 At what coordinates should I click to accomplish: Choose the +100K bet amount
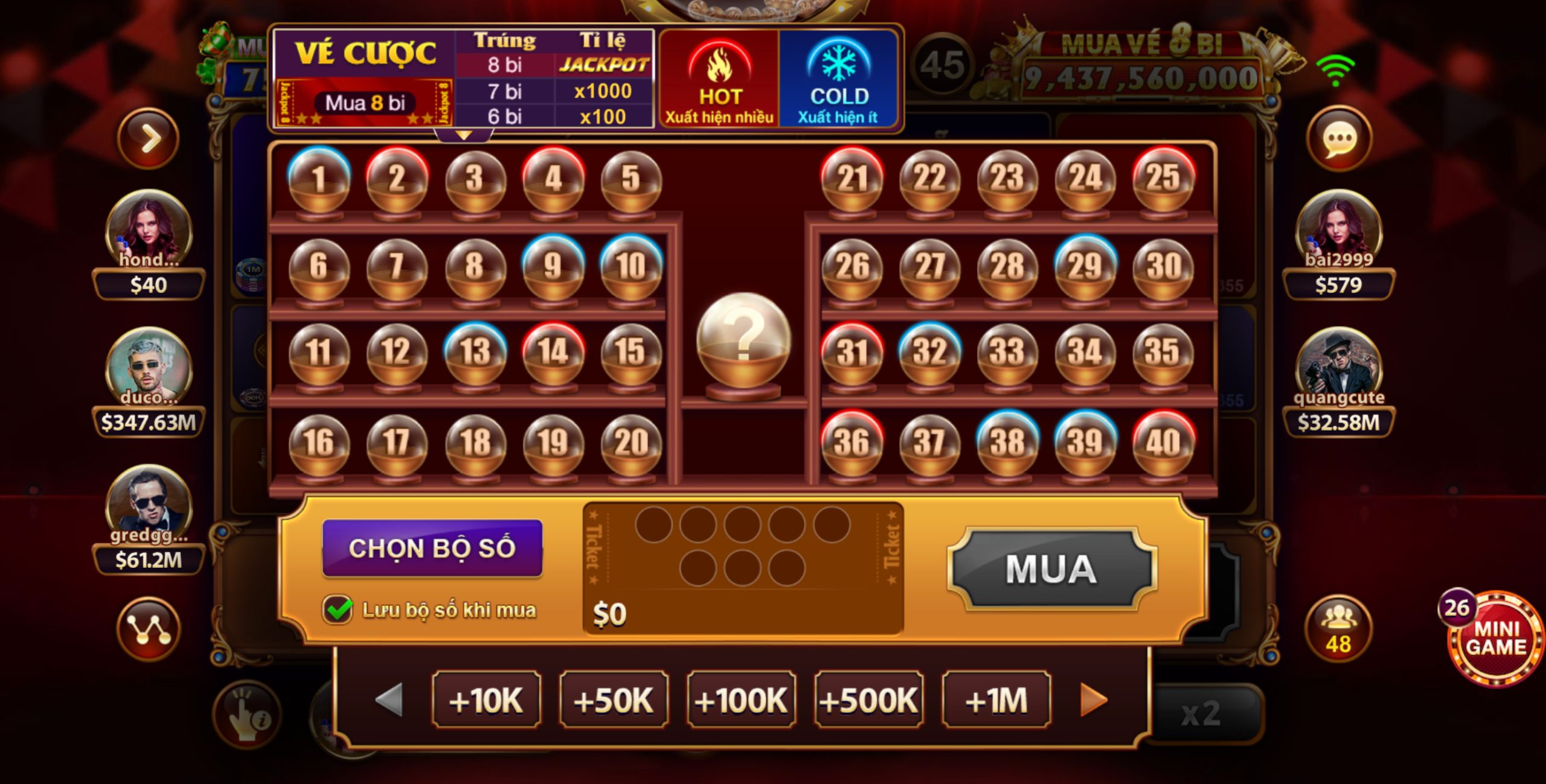click(x=741, y=700)
